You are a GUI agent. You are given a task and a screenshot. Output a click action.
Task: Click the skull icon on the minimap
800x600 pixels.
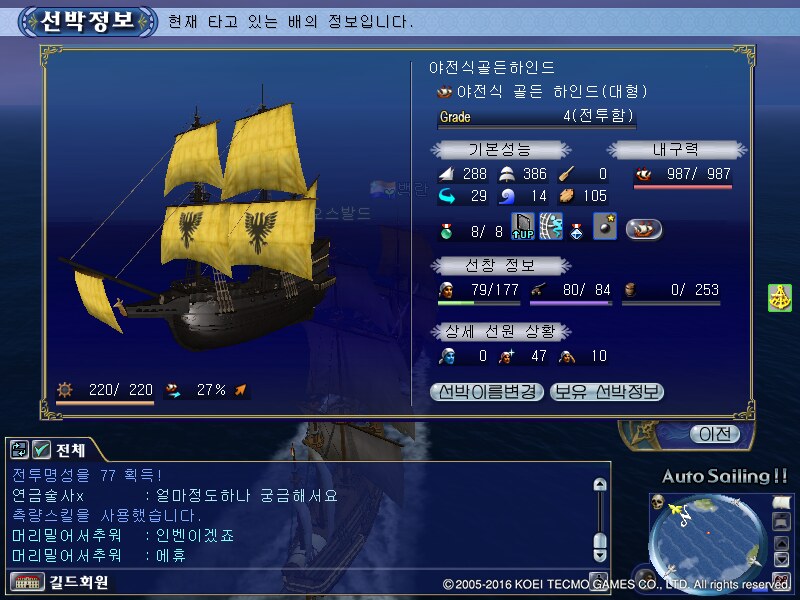tap(659, 501)
